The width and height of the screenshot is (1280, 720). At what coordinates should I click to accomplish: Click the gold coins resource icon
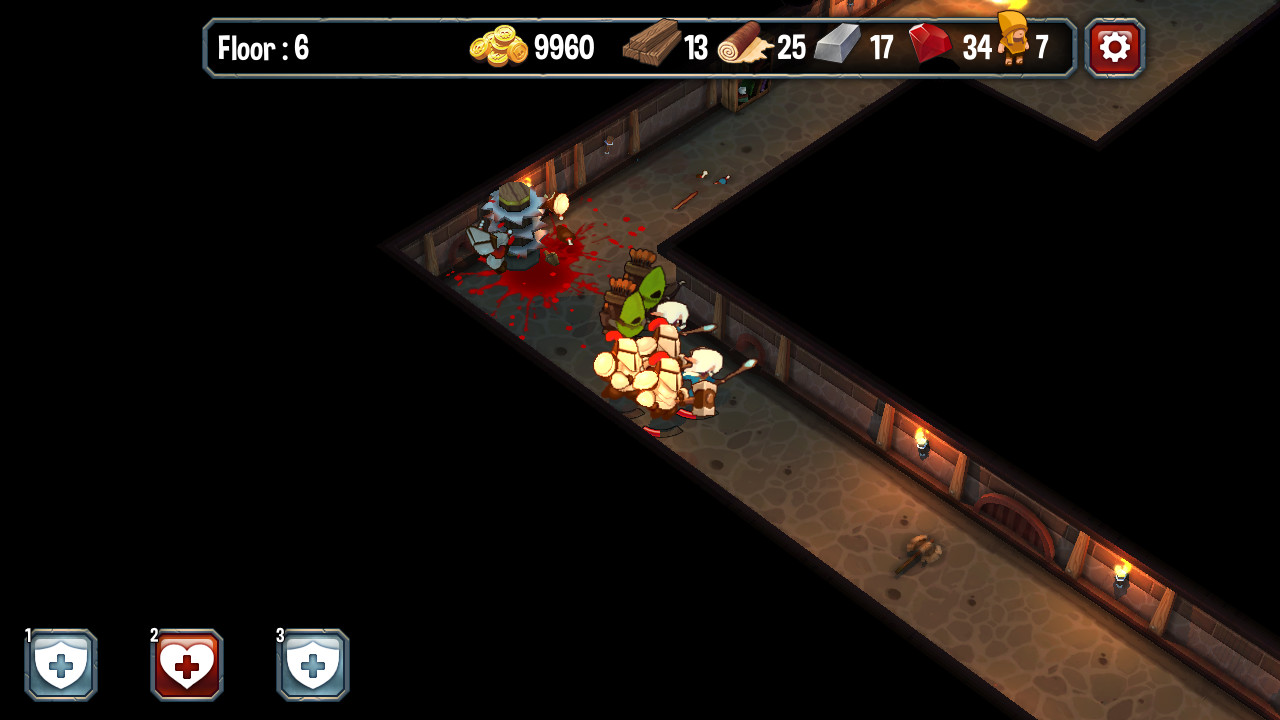[x=497, y=46]
